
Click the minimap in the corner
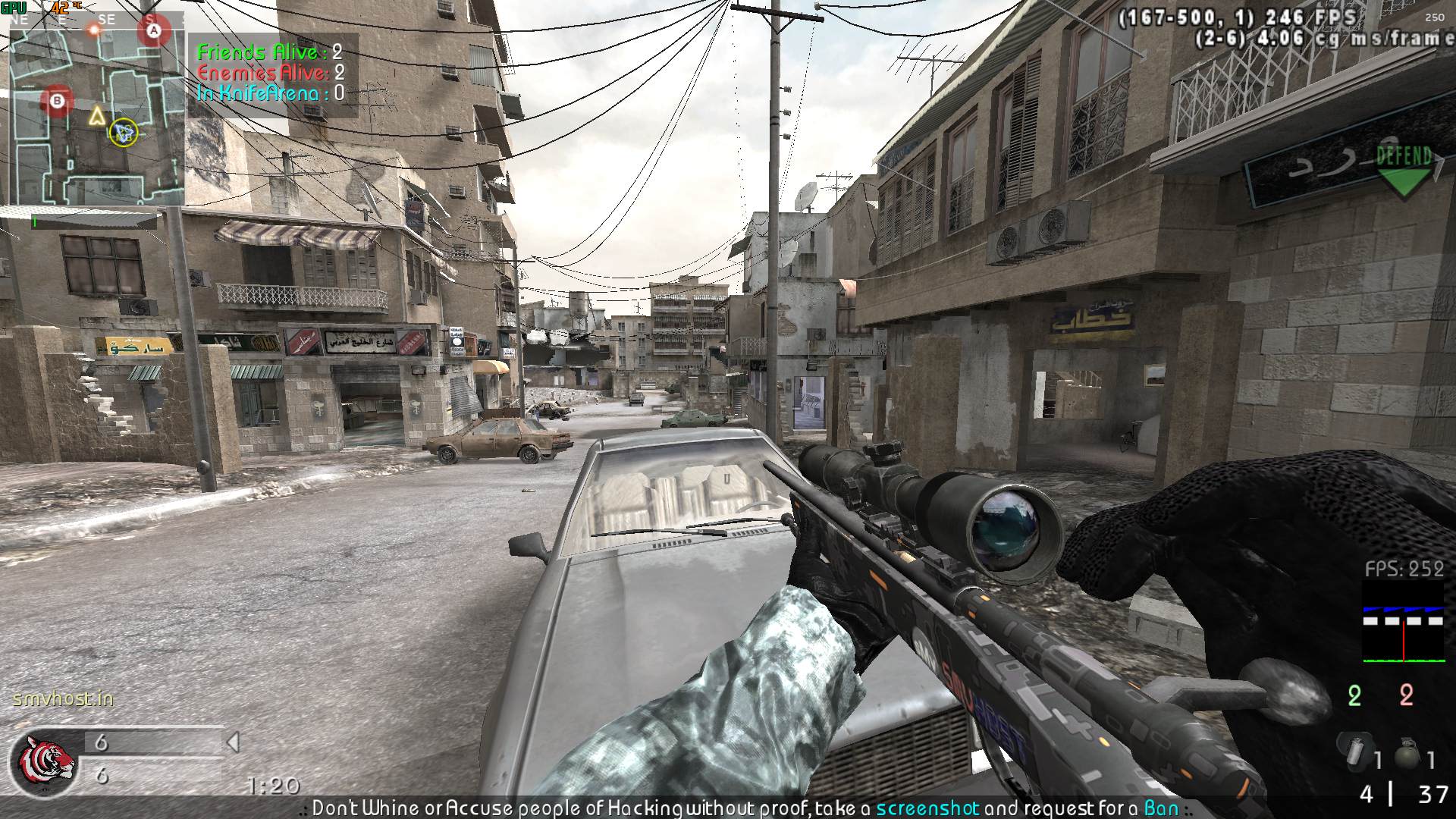tap(96, 114)
